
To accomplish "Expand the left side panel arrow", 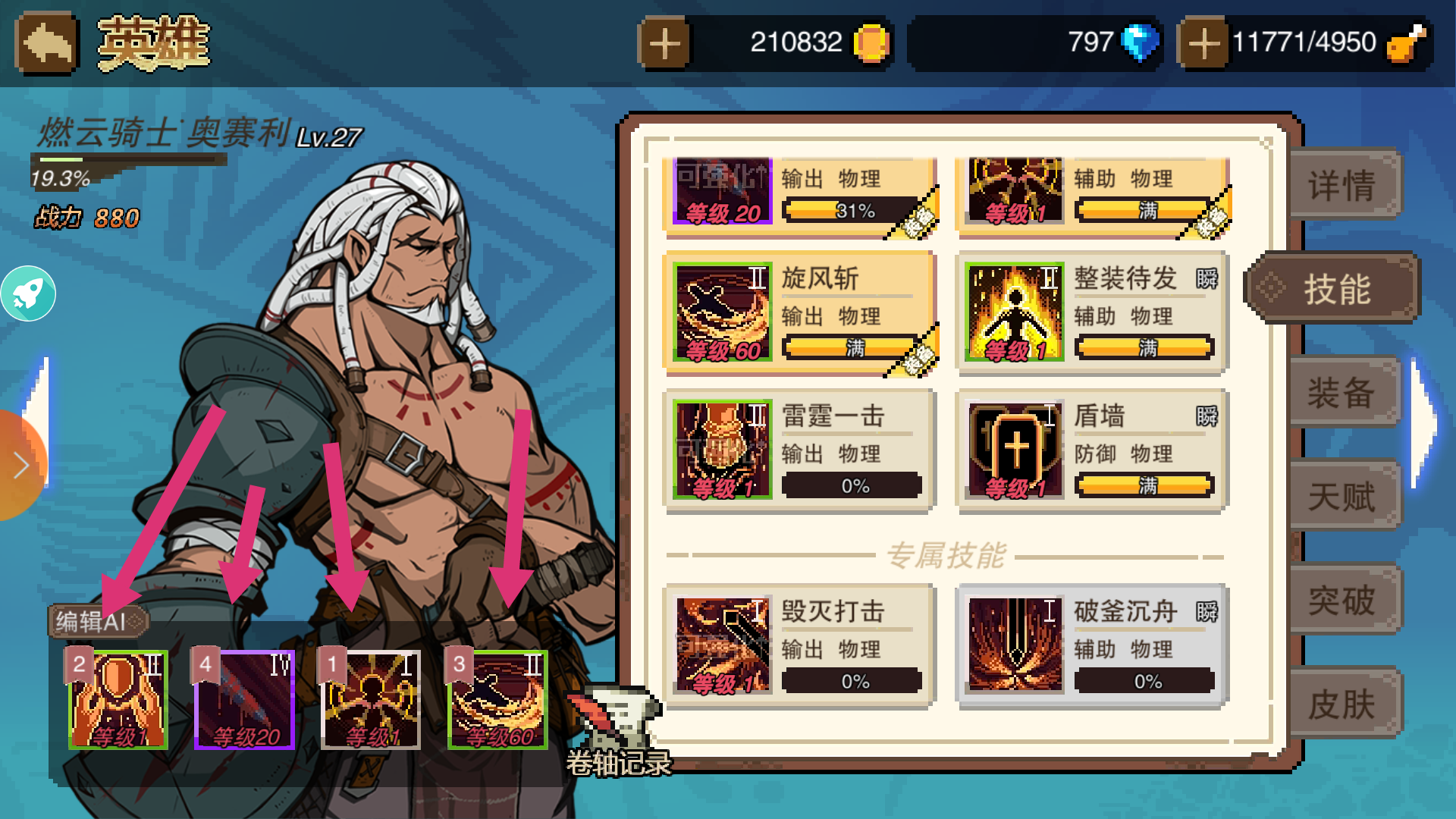I will (17, 466).
